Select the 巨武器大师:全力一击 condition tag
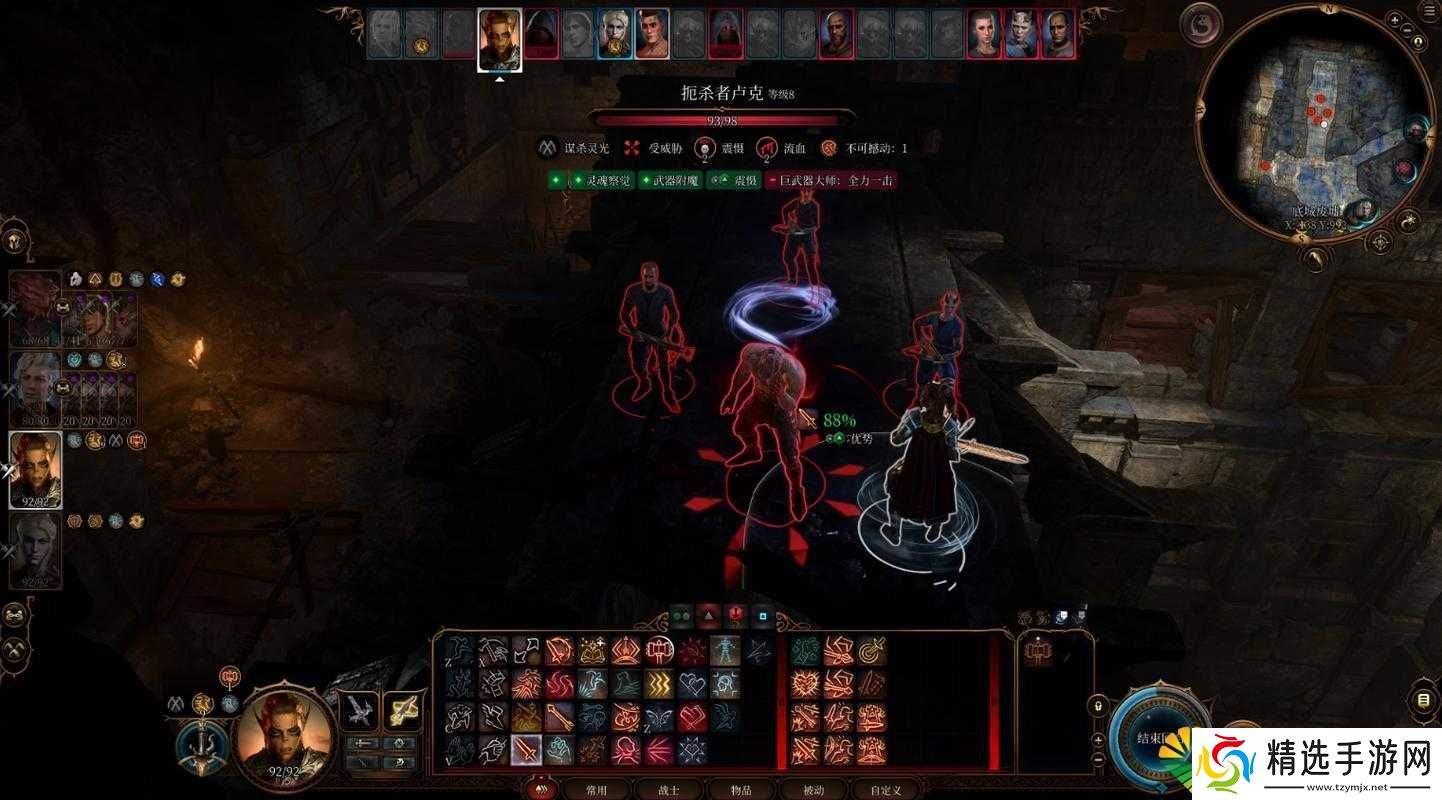1442x800 pixels. tap(831, 180)
